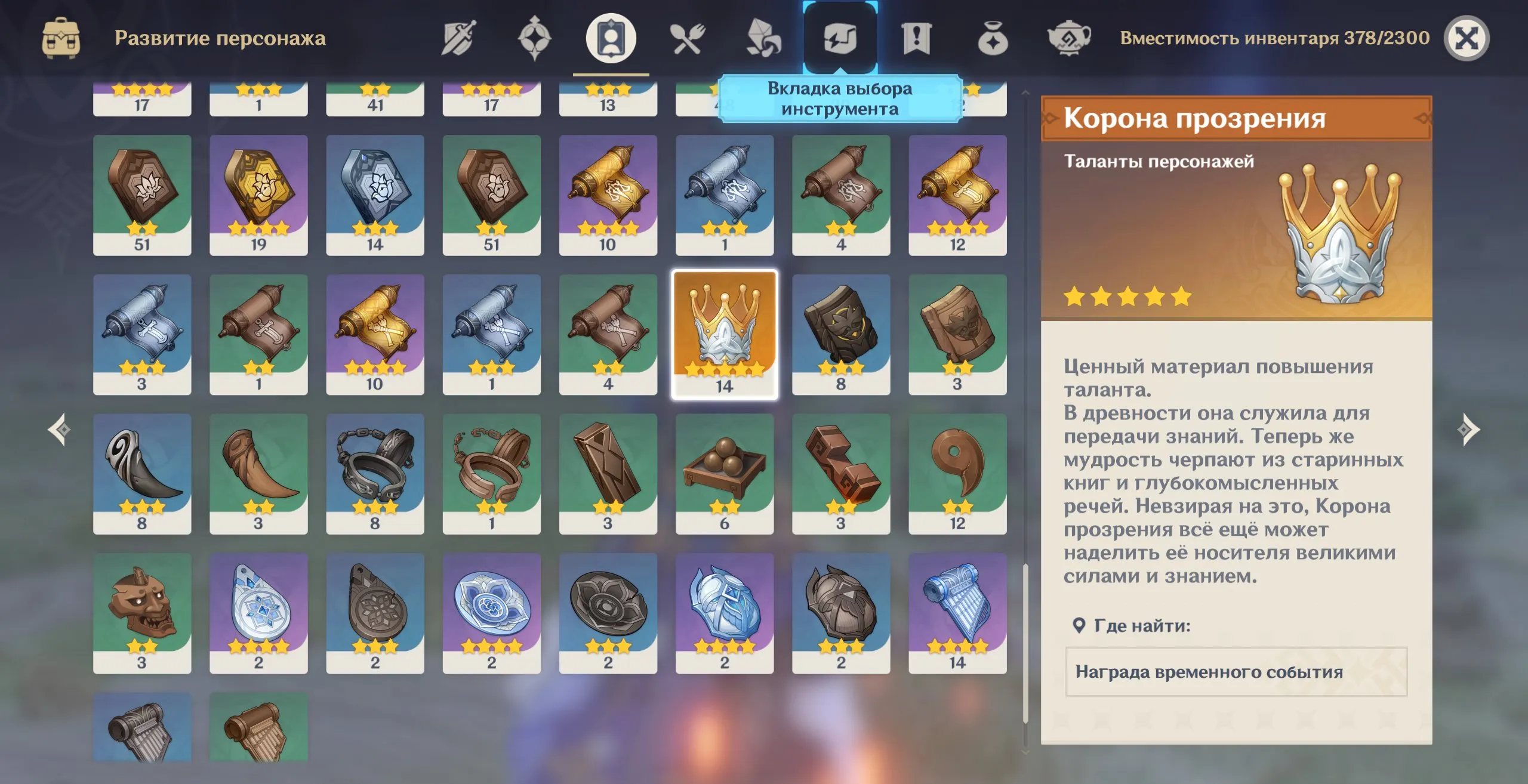1528x784 pixels.
Task: Choose the blue harp item with 14
Action: [x=957, y=613]
